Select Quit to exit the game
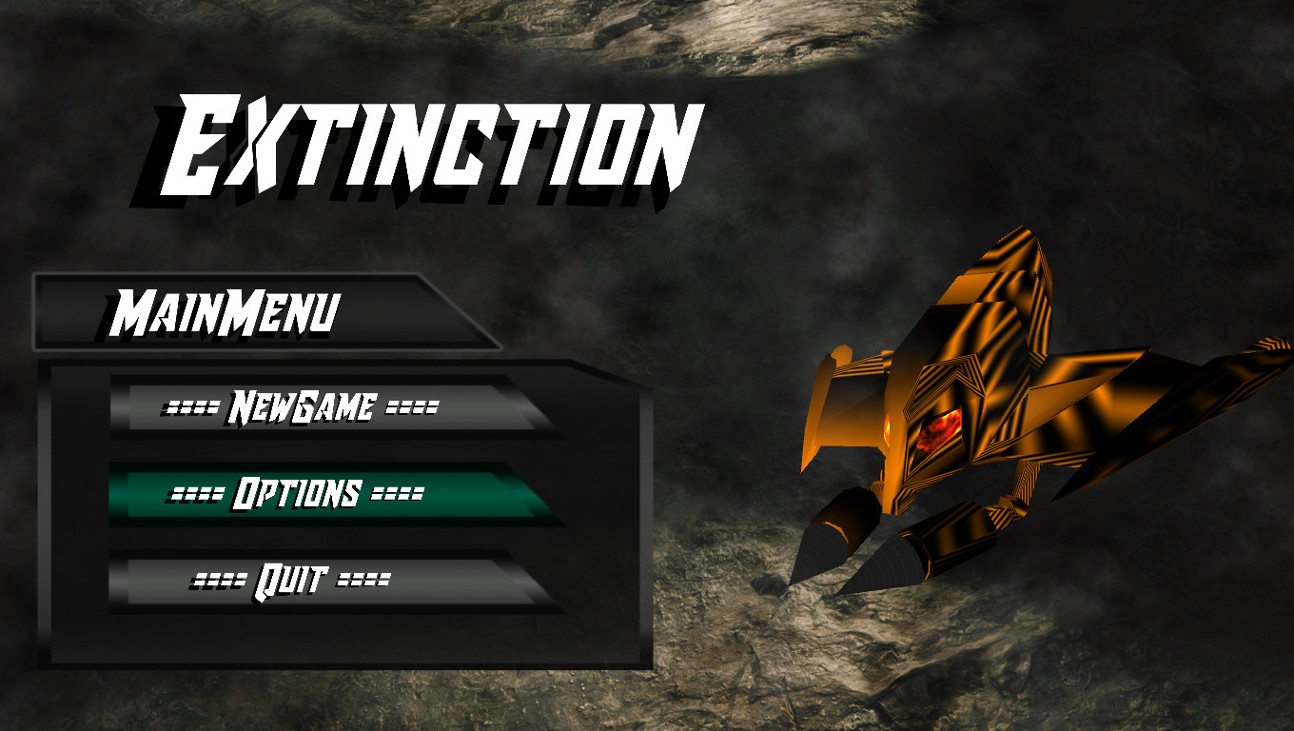This screenshot has height=731, width=1294. coord(290,577)
